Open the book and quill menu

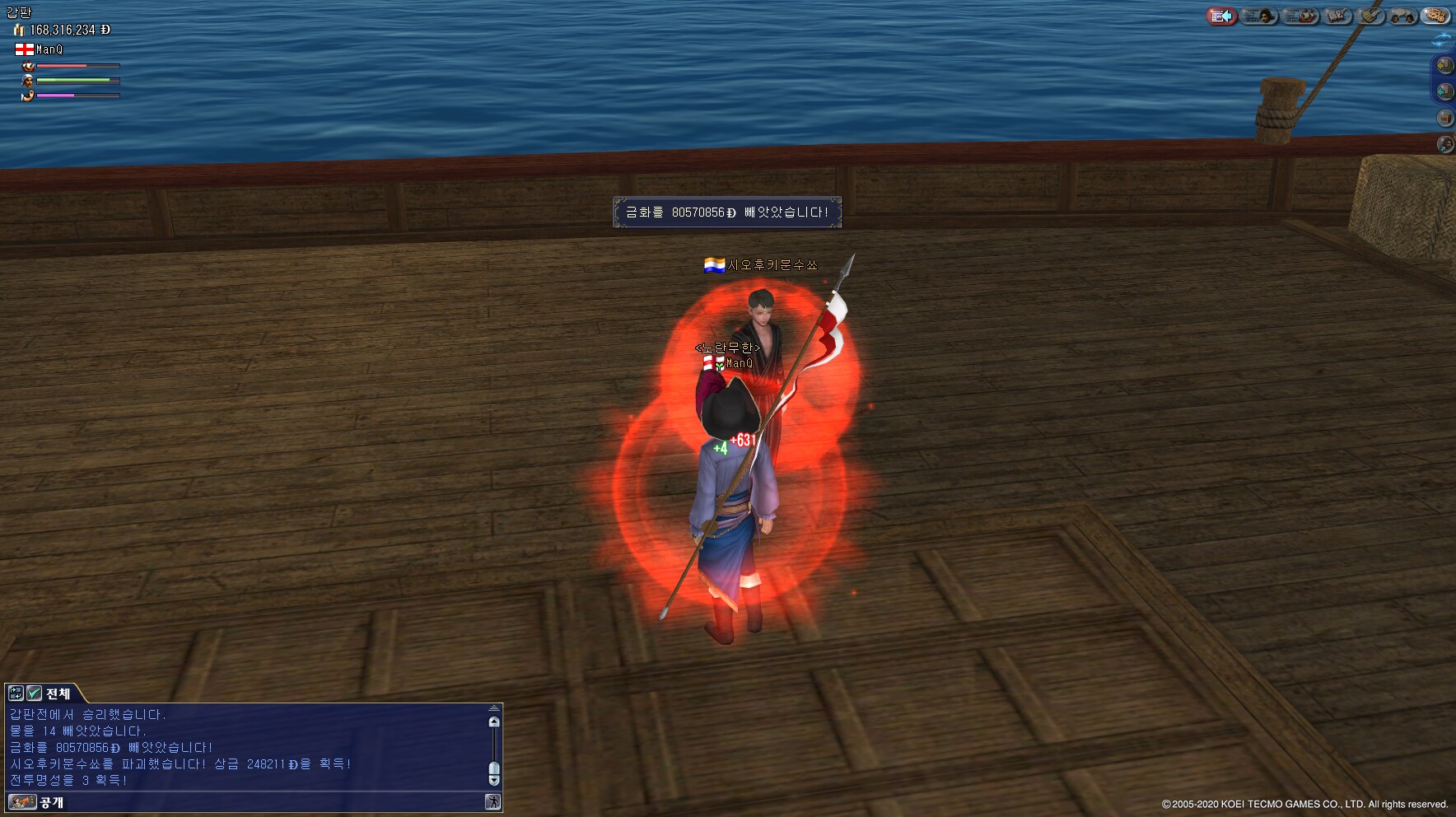coord(1337,16)
